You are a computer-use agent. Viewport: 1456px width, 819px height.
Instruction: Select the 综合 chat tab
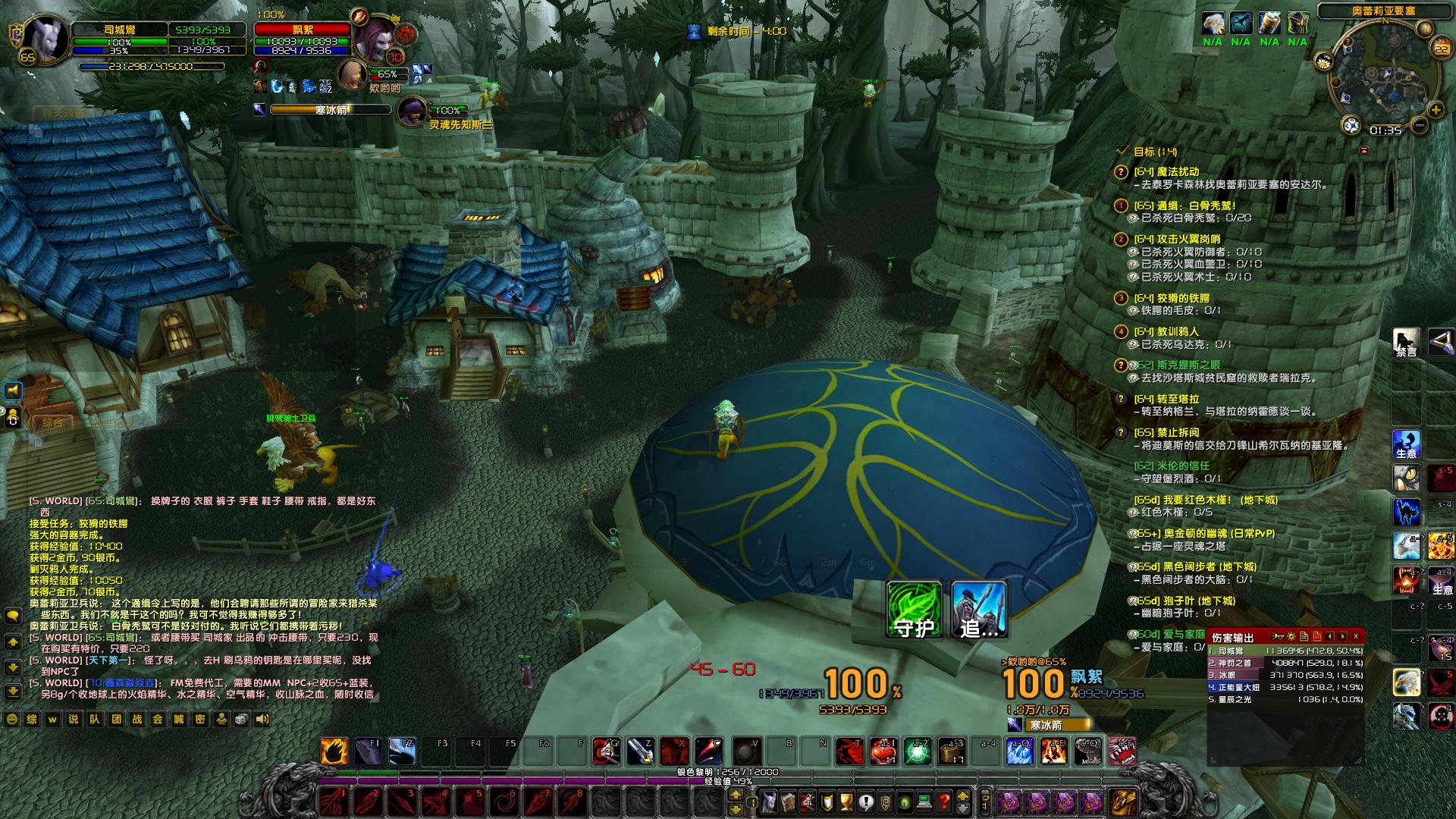point(52,422)
